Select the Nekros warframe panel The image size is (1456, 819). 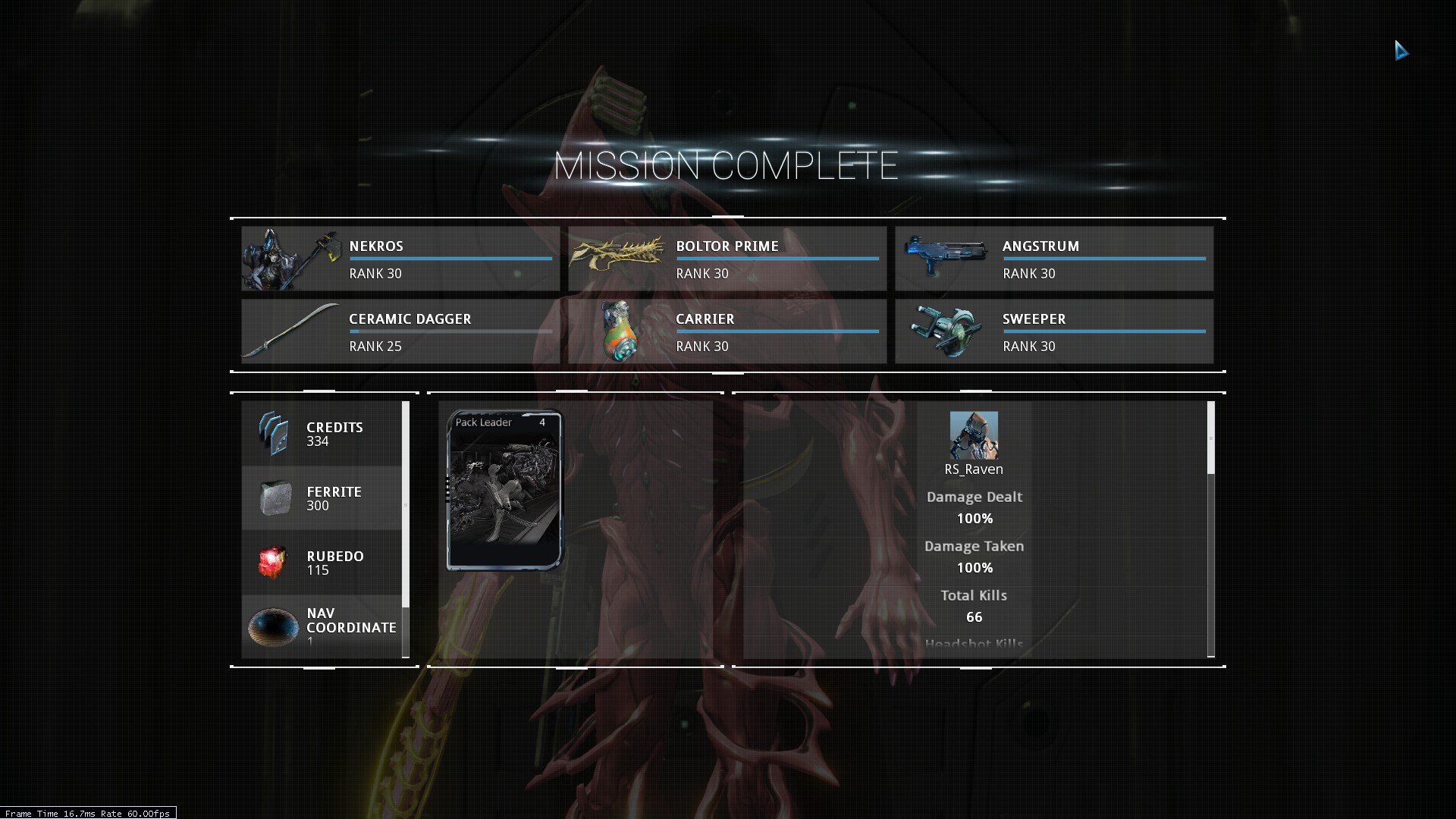click(x=400, y=259)
